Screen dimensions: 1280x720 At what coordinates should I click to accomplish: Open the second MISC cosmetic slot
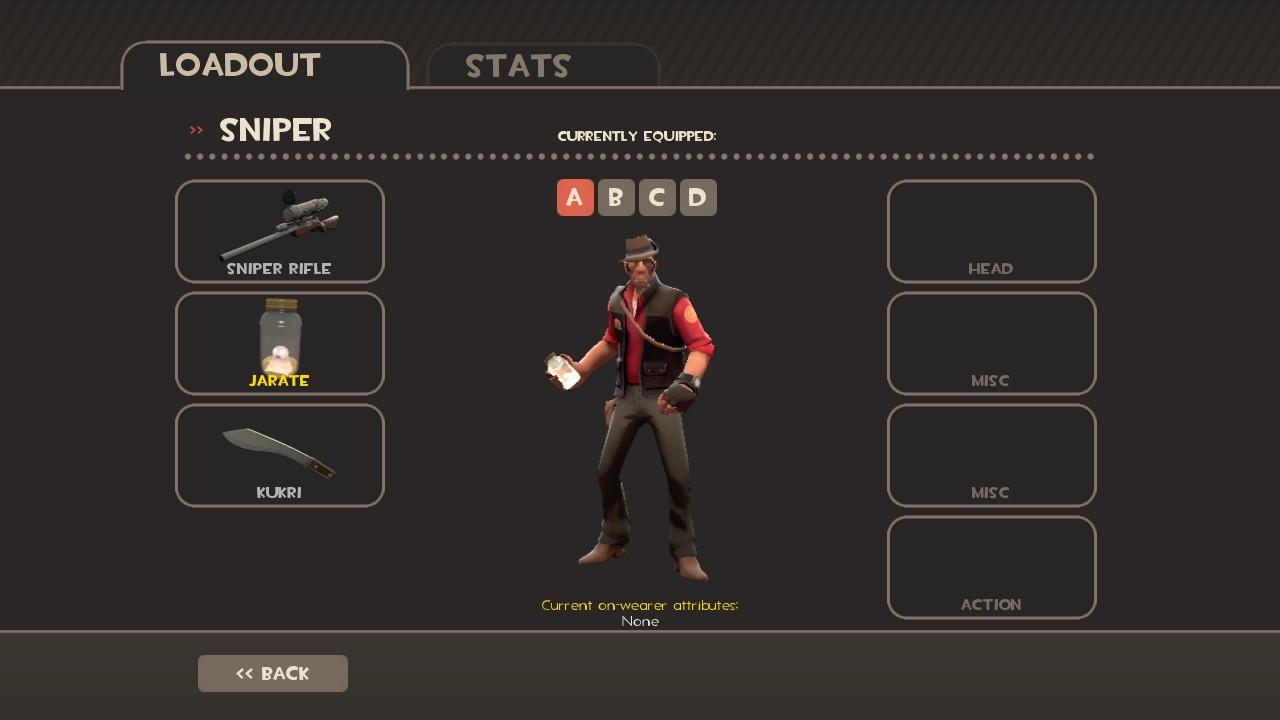tap(991, 455)
